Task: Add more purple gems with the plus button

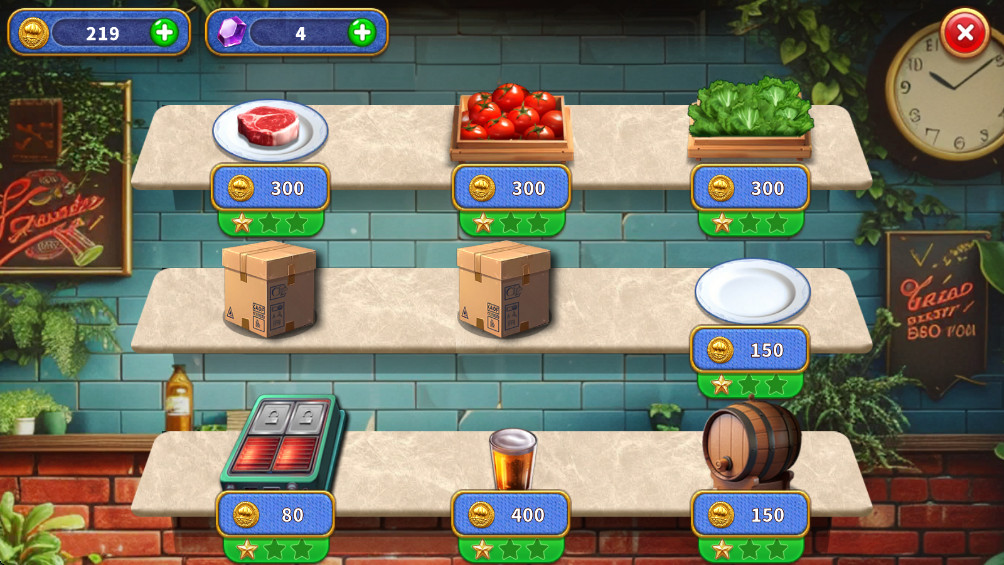Action: pyautogui.click(x=362, y=33)
